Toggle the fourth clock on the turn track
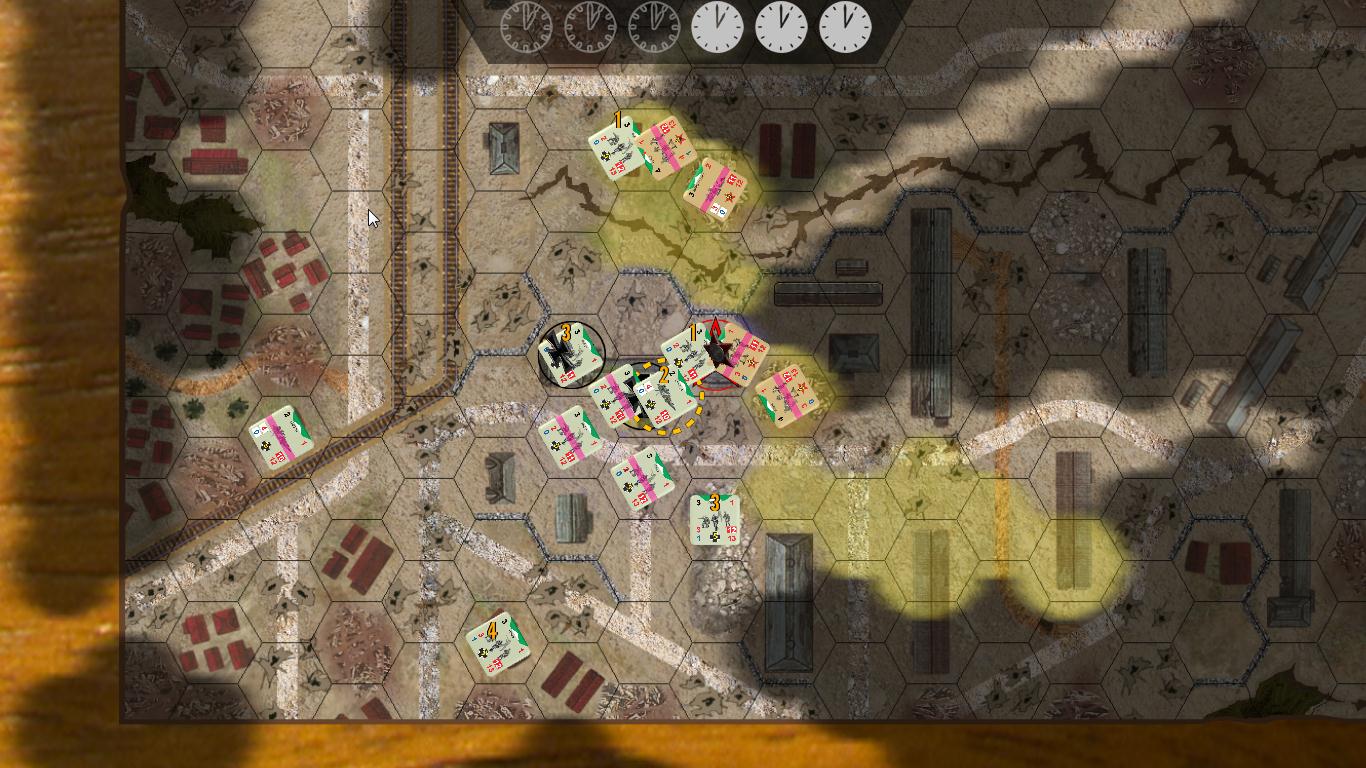 tap(716, 26)
